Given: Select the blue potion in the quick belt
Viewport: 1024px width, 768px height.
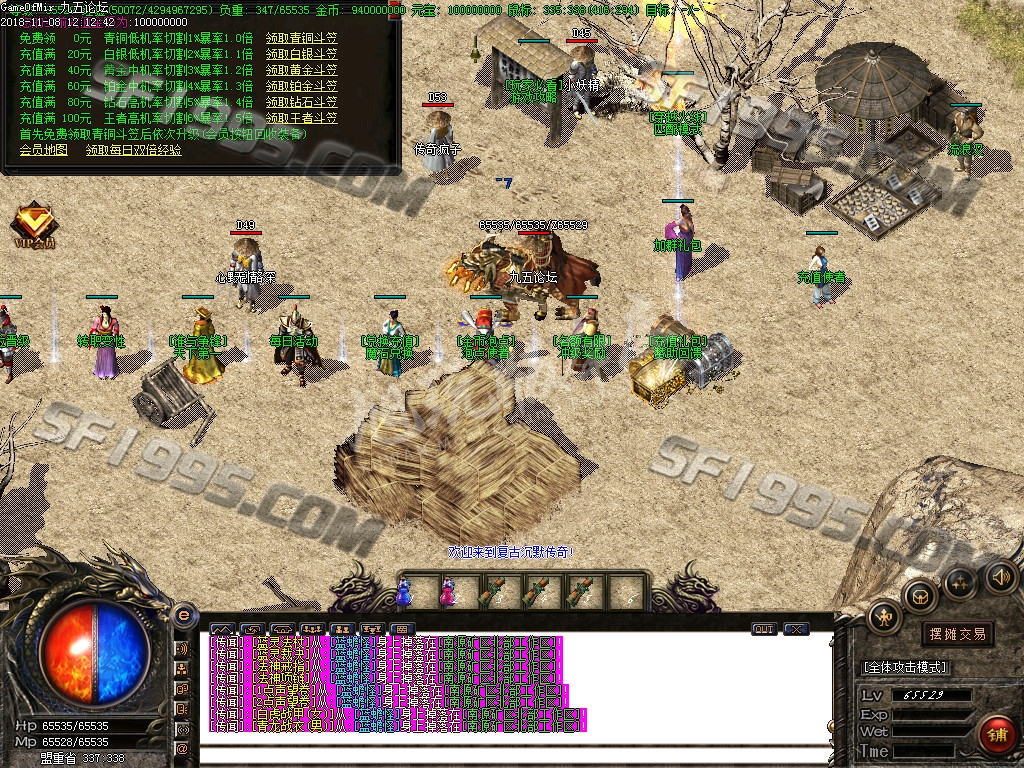Looking at the screenshot, I should (x=404, y=592).
